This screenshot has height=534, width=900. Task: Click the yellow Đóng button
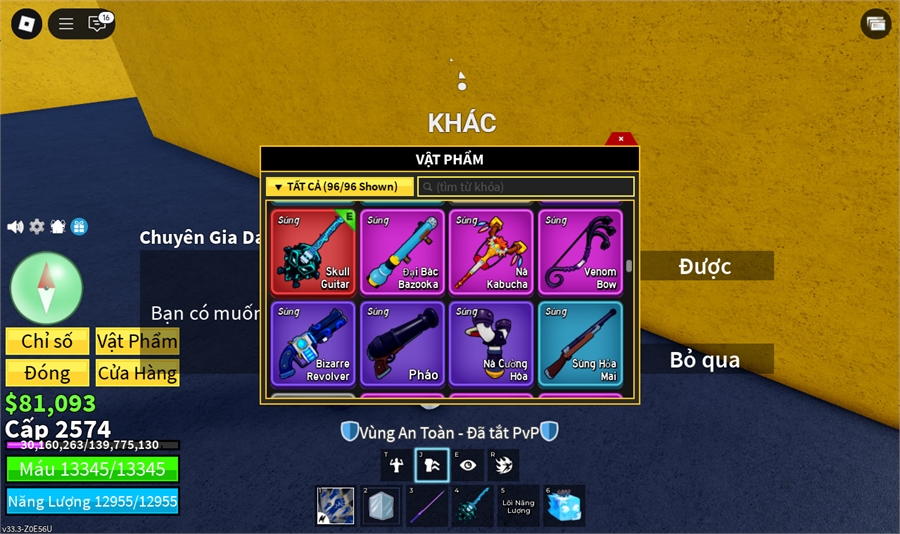[x=47, y=373]
